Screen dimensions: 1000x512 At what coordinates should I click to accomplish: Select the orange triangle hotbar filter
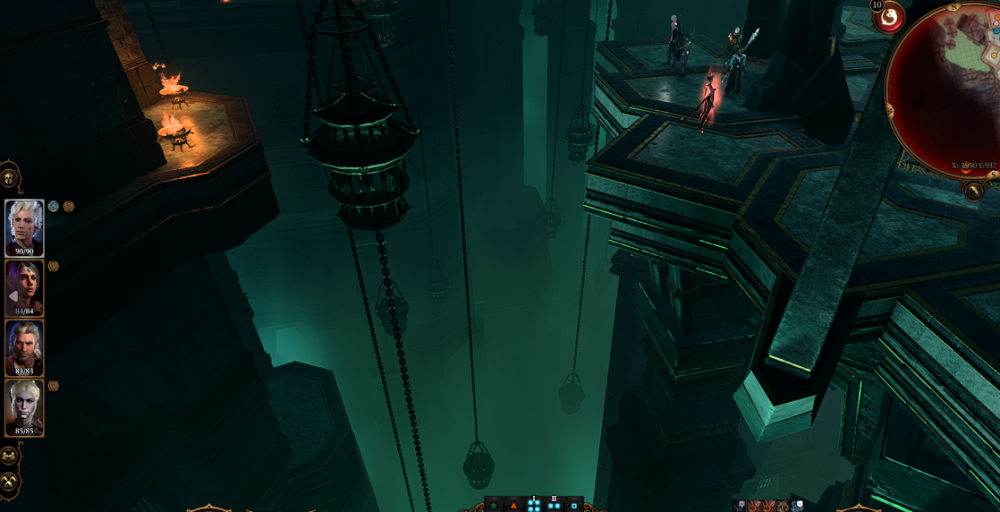[514, 505]
